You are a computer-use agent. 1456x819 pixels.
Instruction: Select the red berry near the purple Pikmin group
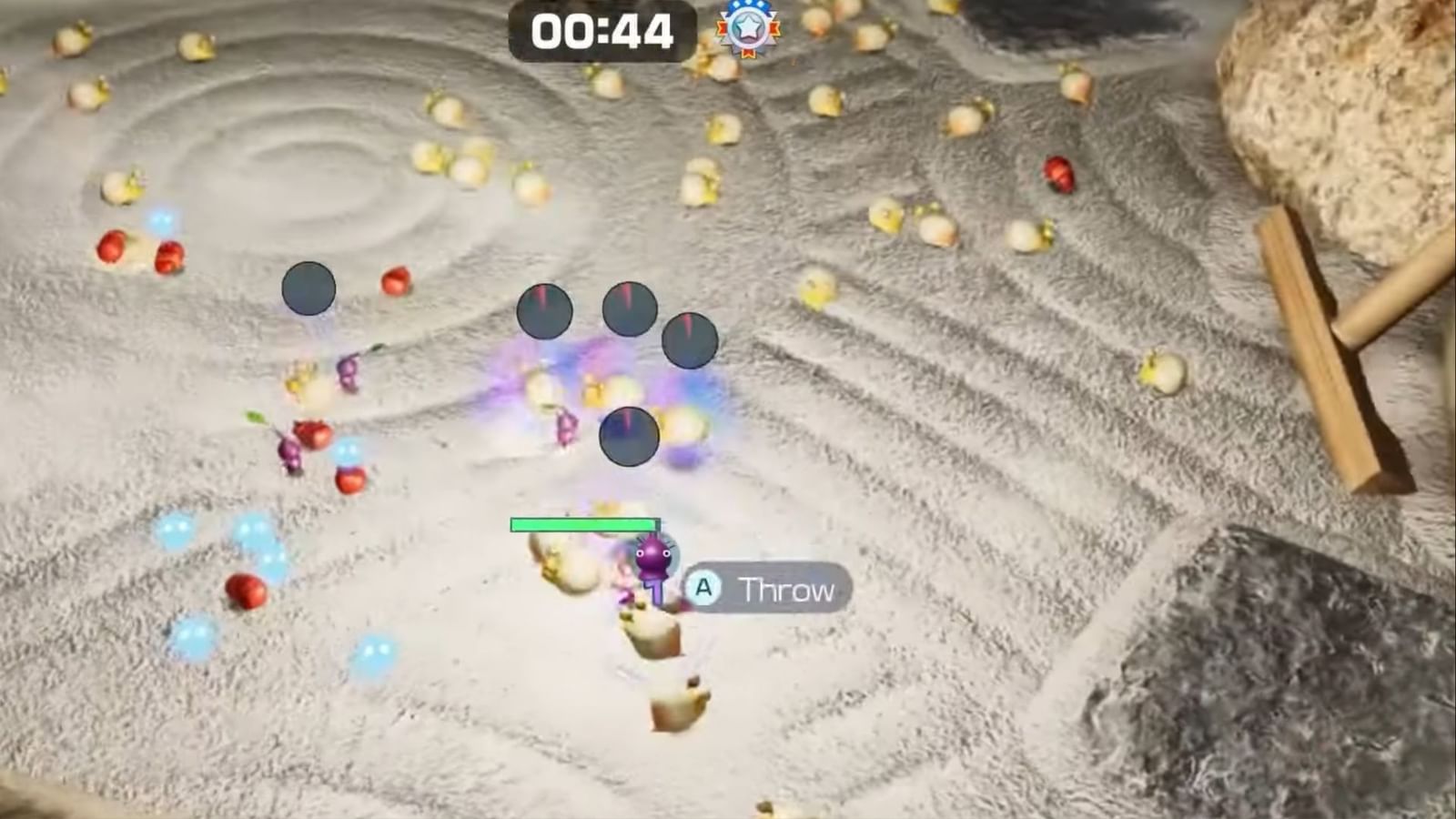click(x=313, y=435)
